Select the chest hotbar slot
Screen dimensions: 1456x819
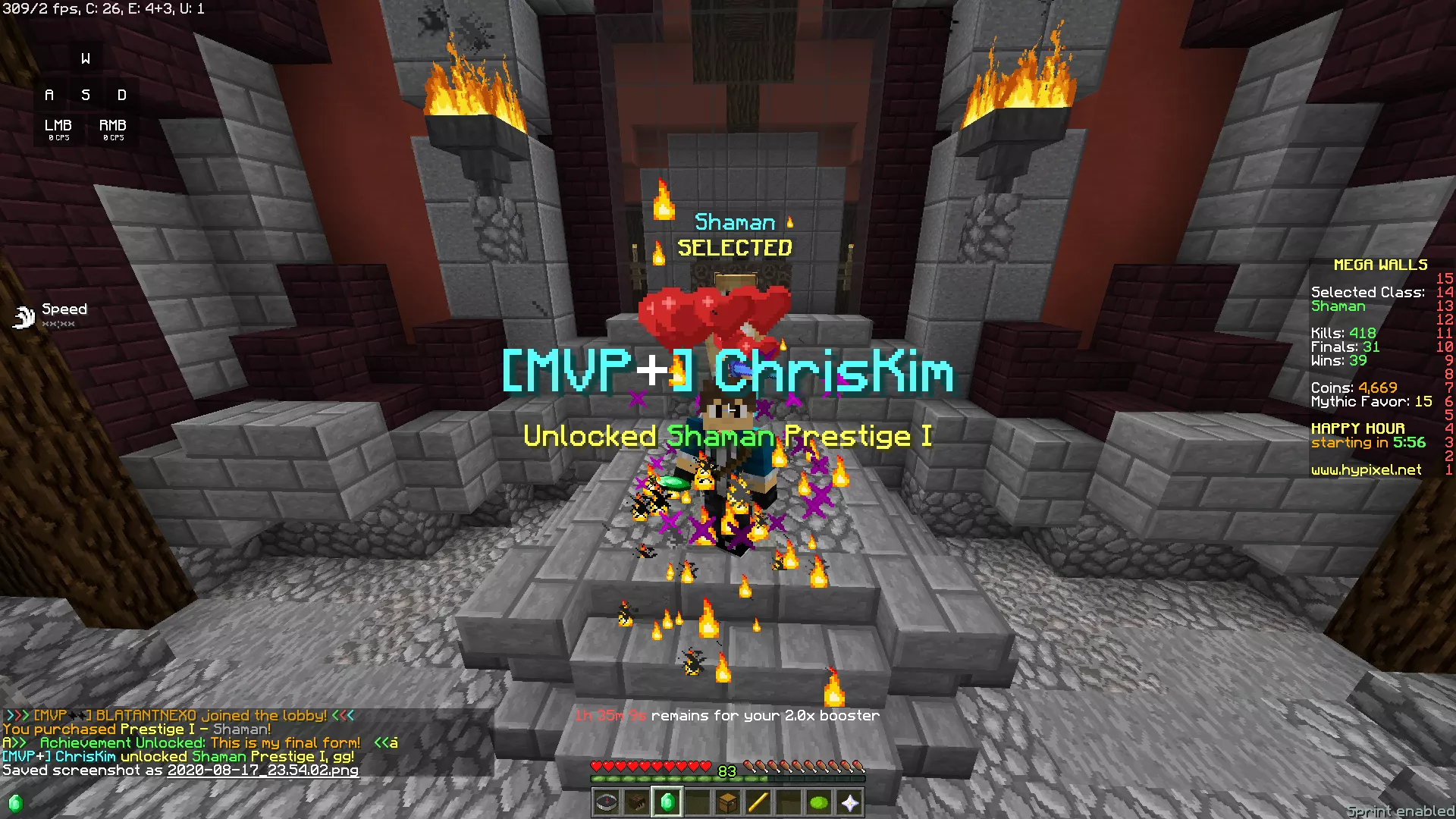(728, 802)
